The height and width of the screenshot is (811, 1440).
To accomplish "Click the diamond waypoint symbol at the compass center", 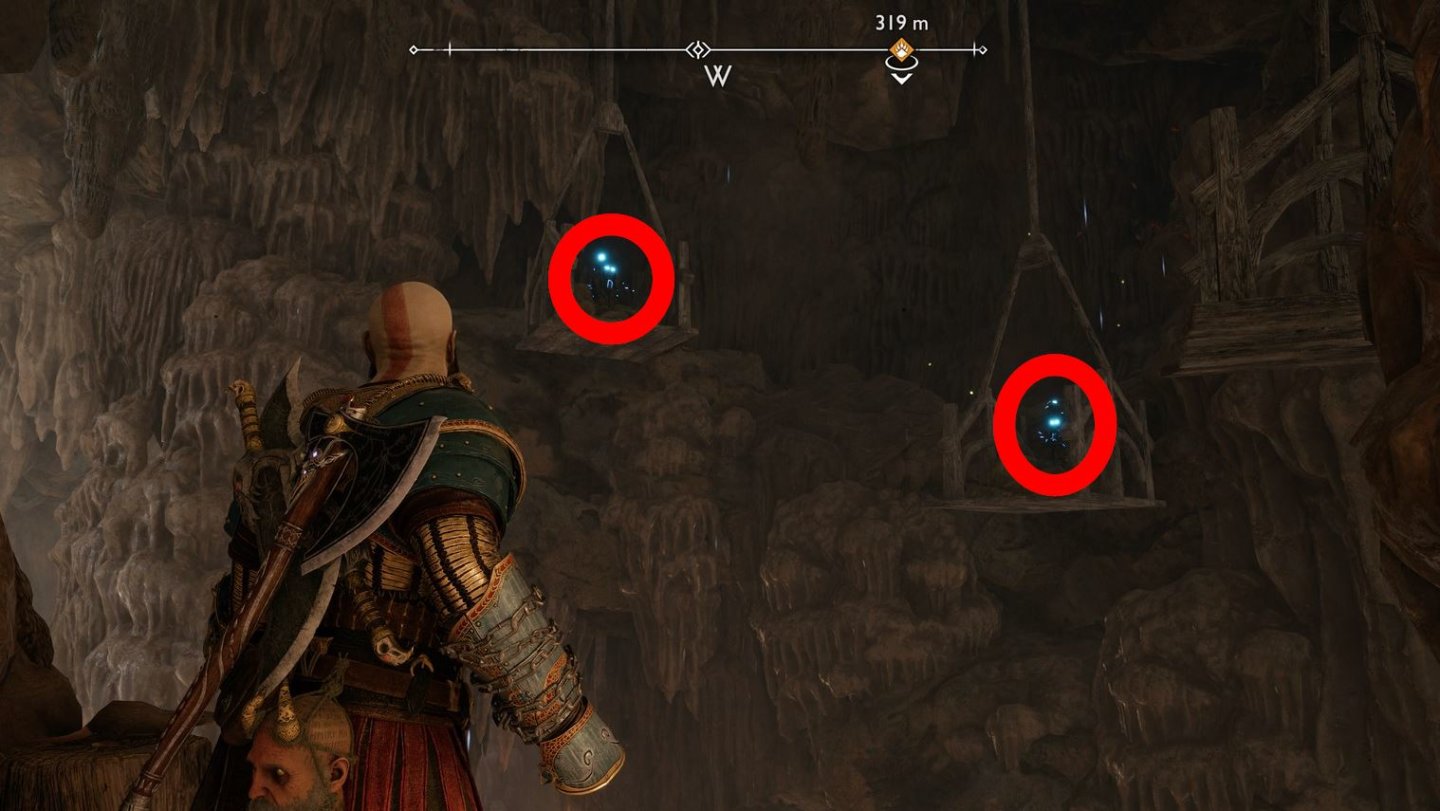I will pyautogui.click(x=699, y=50).
